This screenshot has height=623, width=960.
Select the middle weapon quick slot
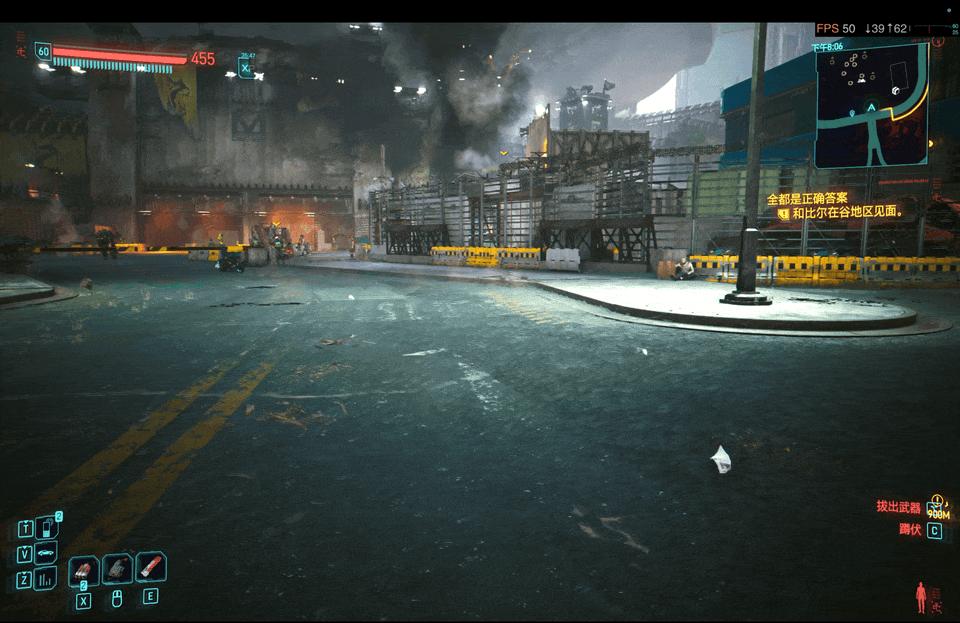[117, 569]
